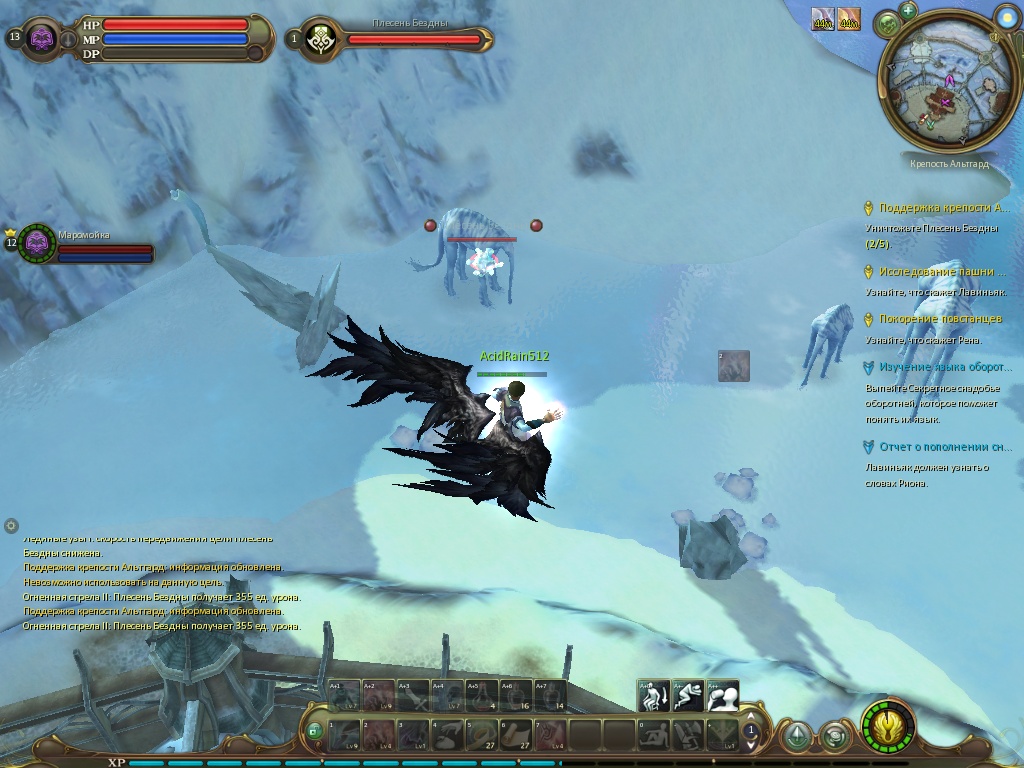Open the 'Исследование пашни' quest in the tracker
This screenshot has width=1024, height=768.
(941, 271)
